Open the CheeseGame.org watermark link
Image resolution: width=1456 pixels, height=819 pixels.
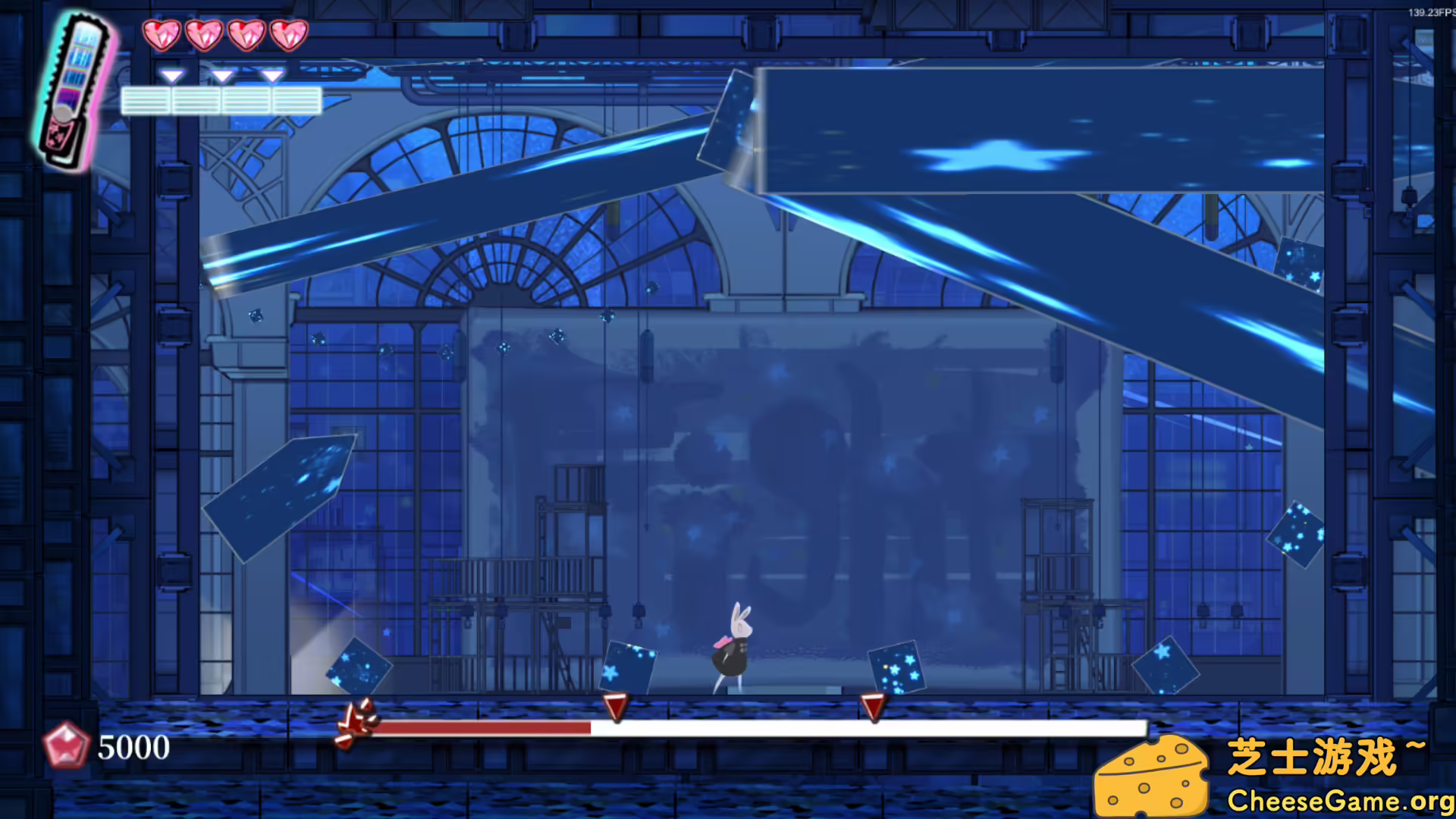tap(1339, 801)
